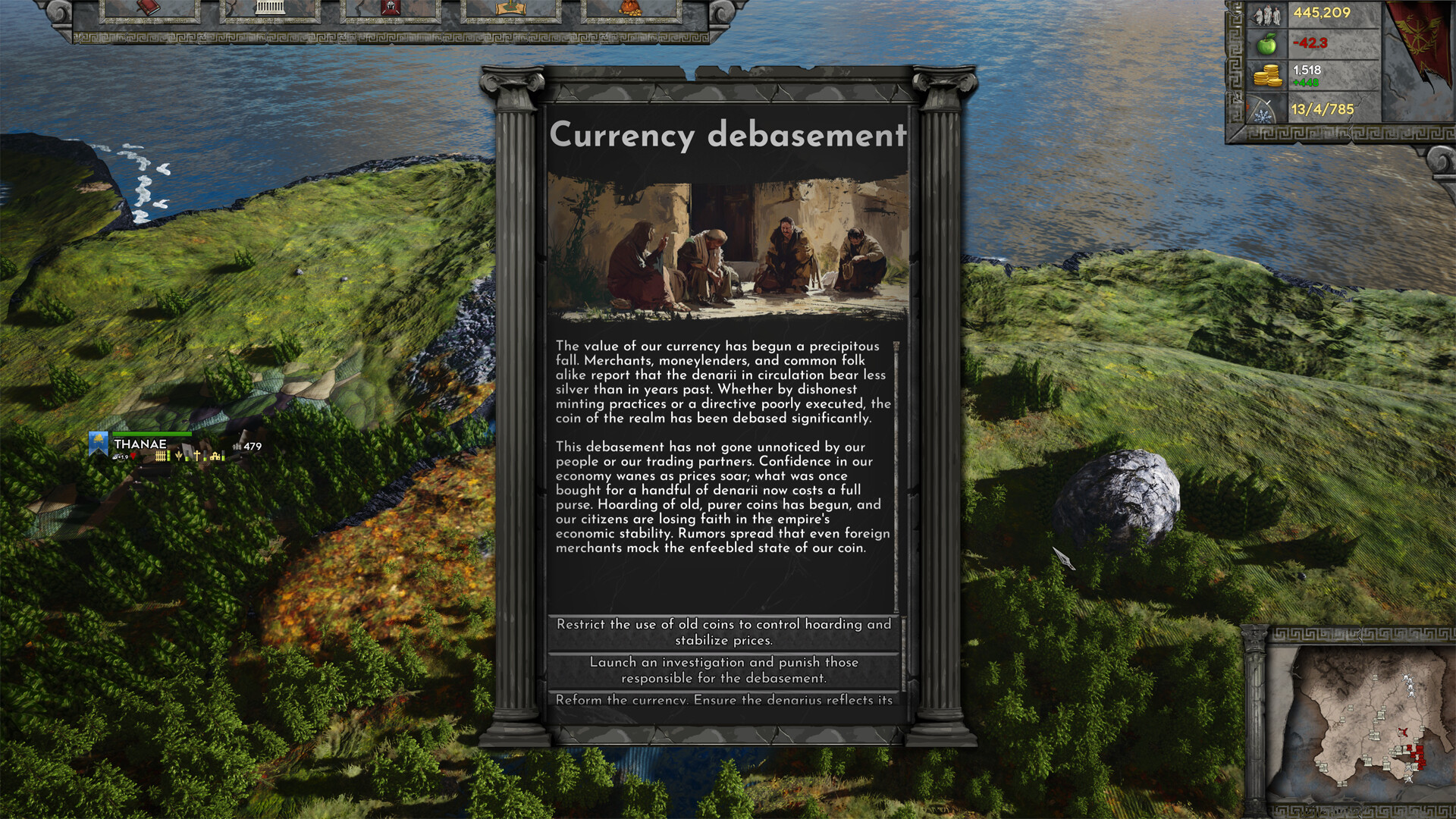
Task: Click the snowflake season wheel icon
Action: point(1262,115)
